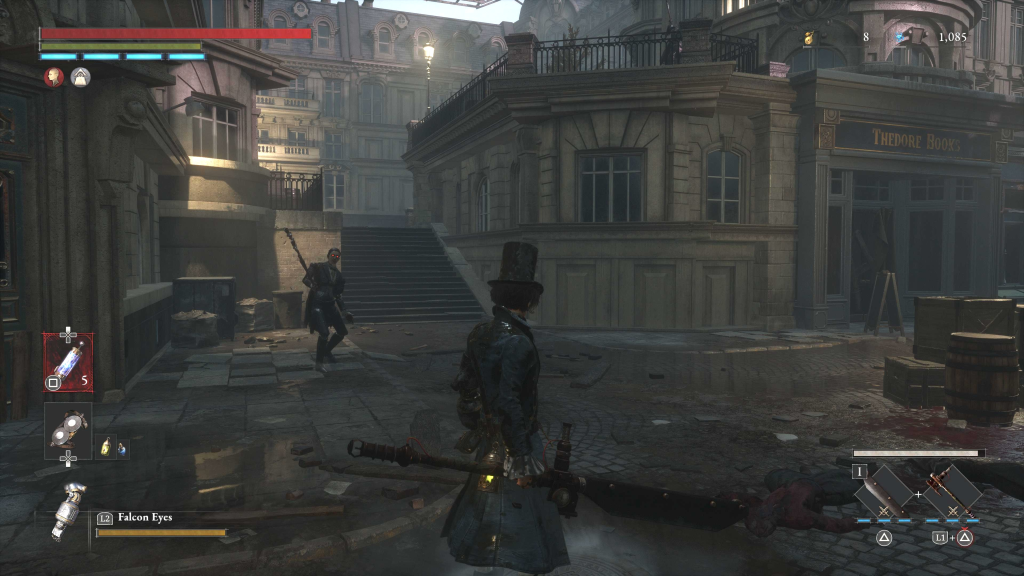Click the grey weight status icon
The height and width of the screenshot is (576, 1024).
pyautogui.click(x=80, y=77)
